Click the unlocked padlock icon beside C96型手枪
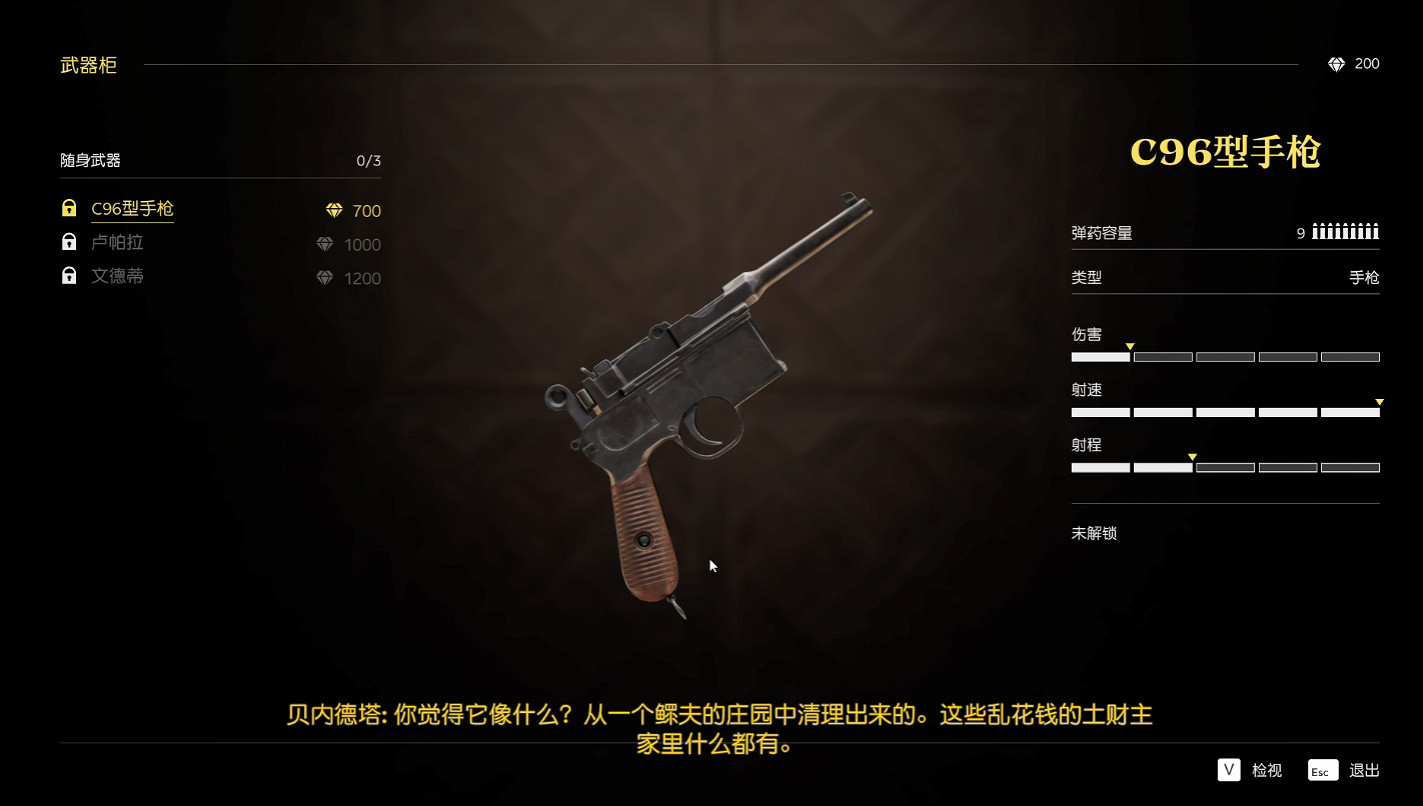Image resolution: width=1423 pixels, height=806 pixels. (x=68, y=208)
